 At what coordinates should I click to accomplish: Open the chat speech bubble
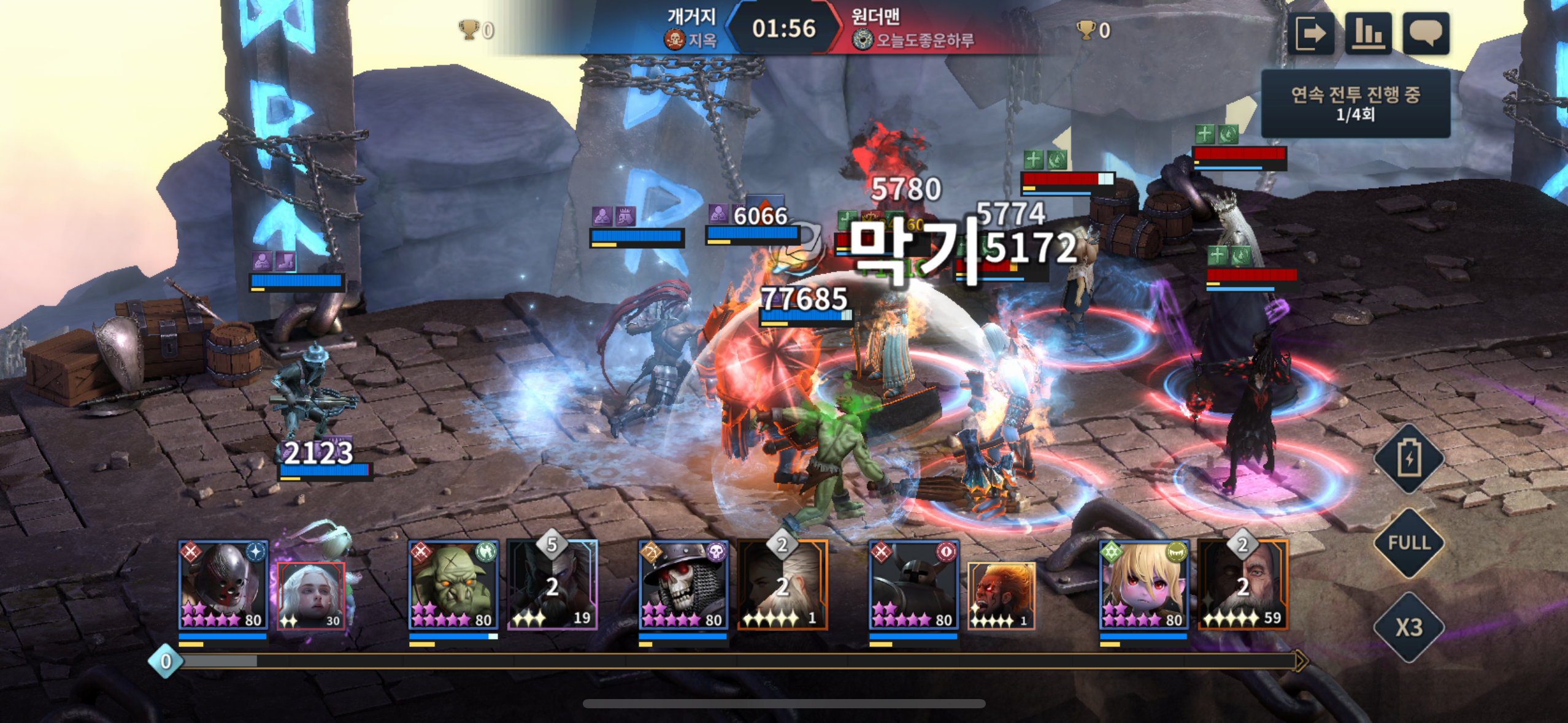pos(1426,33)
